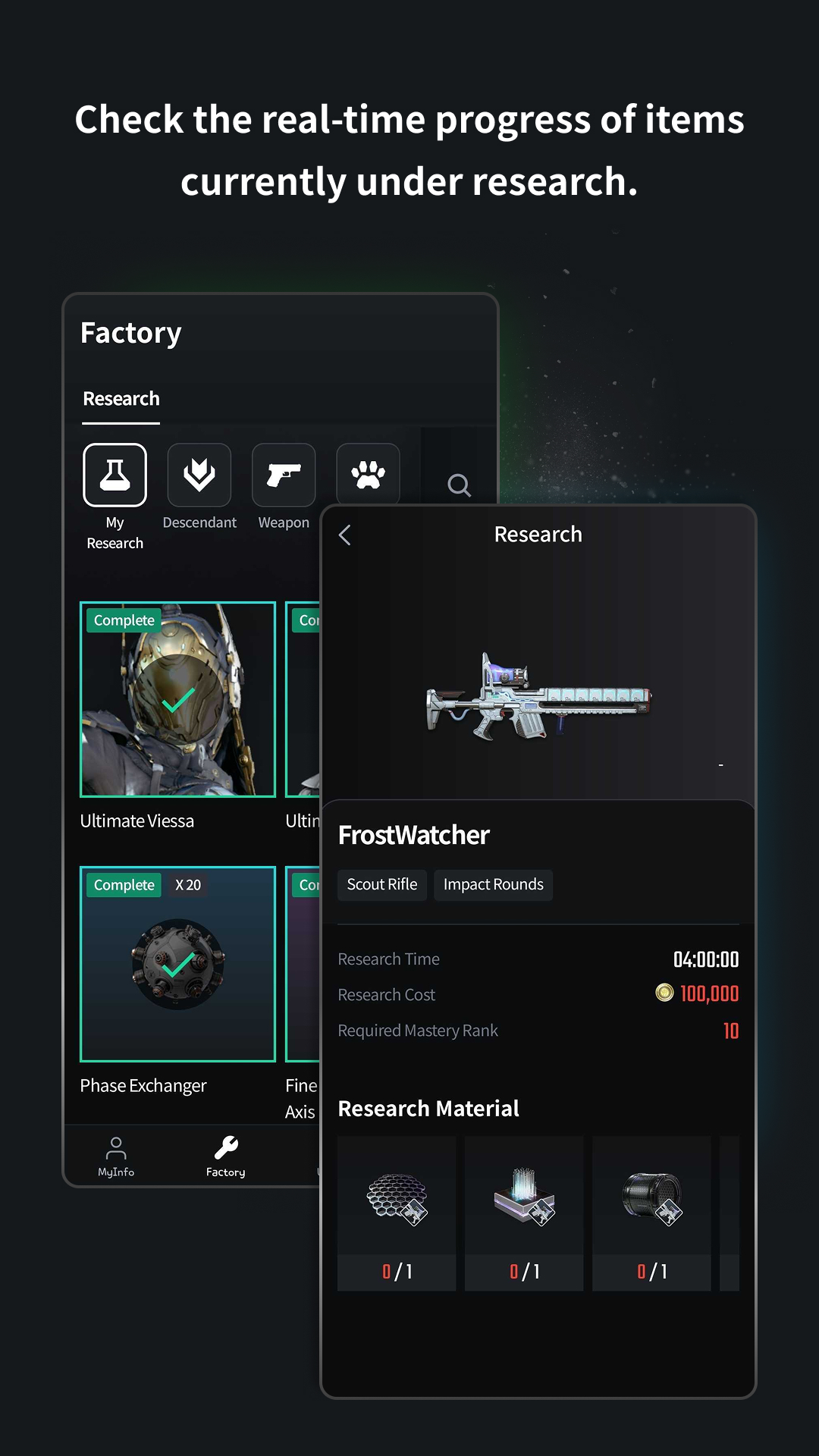Choose the Weapon pistol category
This screenshot has height=1456, width=819.
[284, 475]
